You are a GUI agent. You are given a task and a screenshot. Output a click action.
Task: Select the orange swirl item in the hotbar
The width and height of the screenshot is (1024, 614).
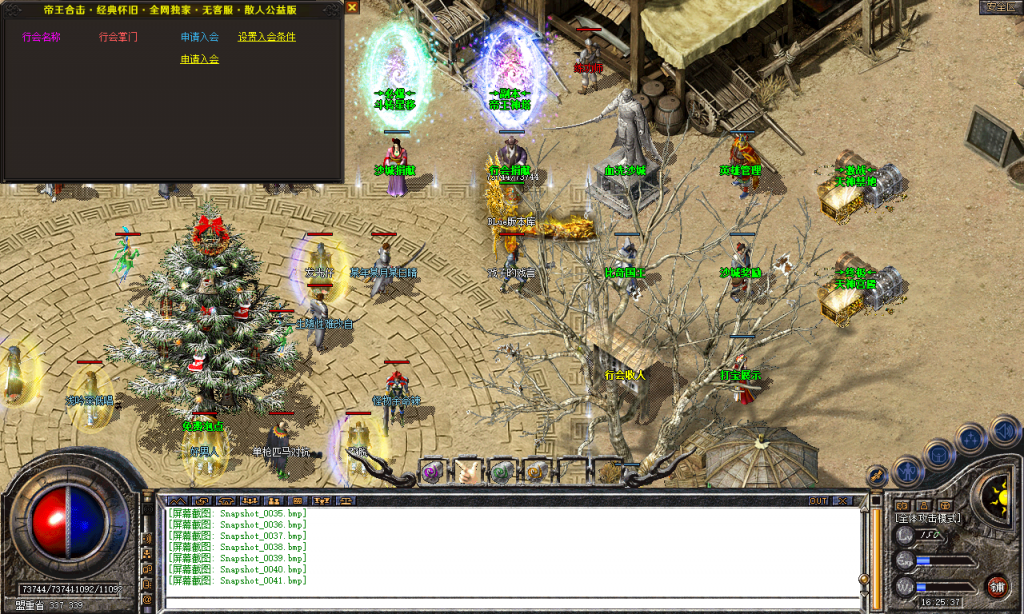click(x=536, y=470)
